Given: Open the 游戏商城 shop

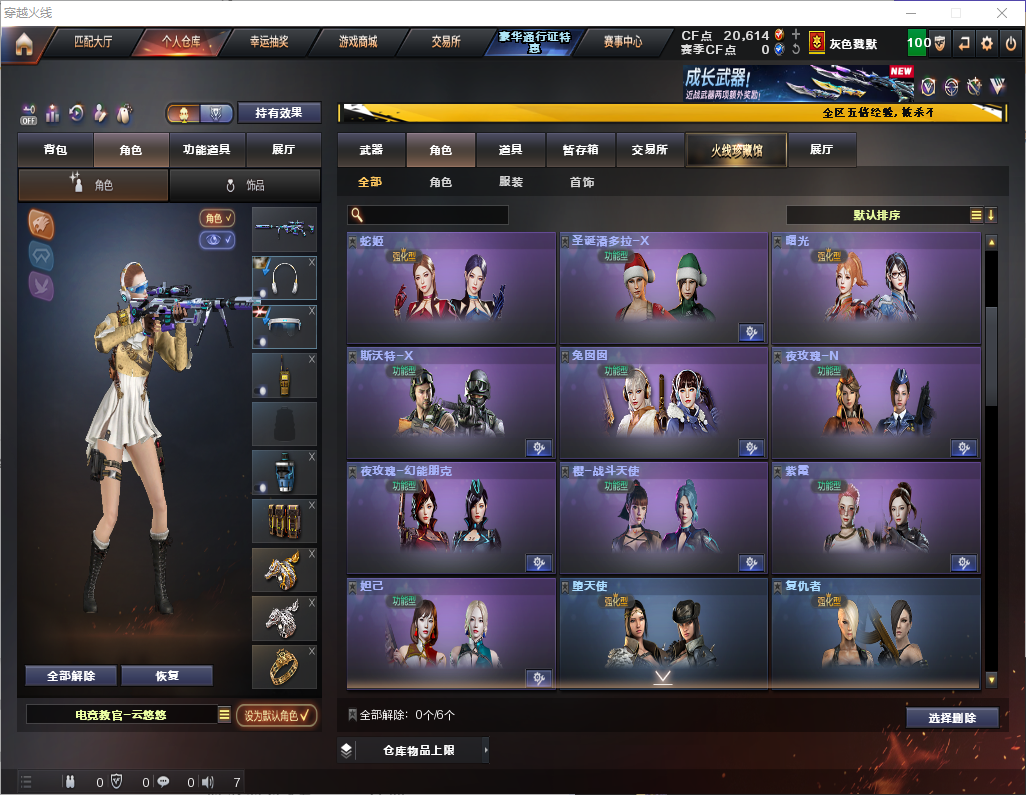Looking at the screenshot, I should (x=357, y=42).
